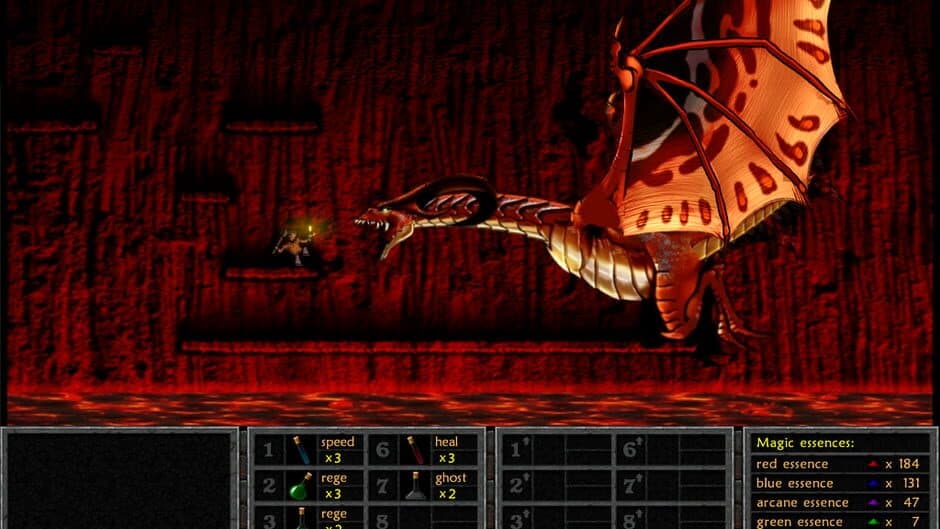The height and width of the screenshot is (529, 940).
Task: Use the speed potion in slot 1
Action: coord(301,450)
